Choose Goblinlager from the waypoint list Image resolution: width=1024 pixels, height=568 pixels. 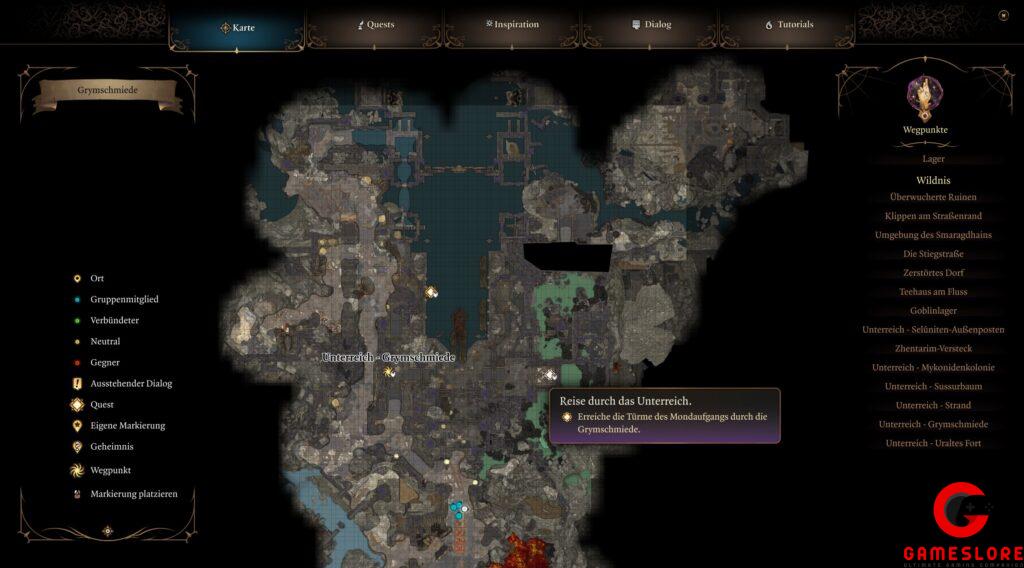(933, 311)
